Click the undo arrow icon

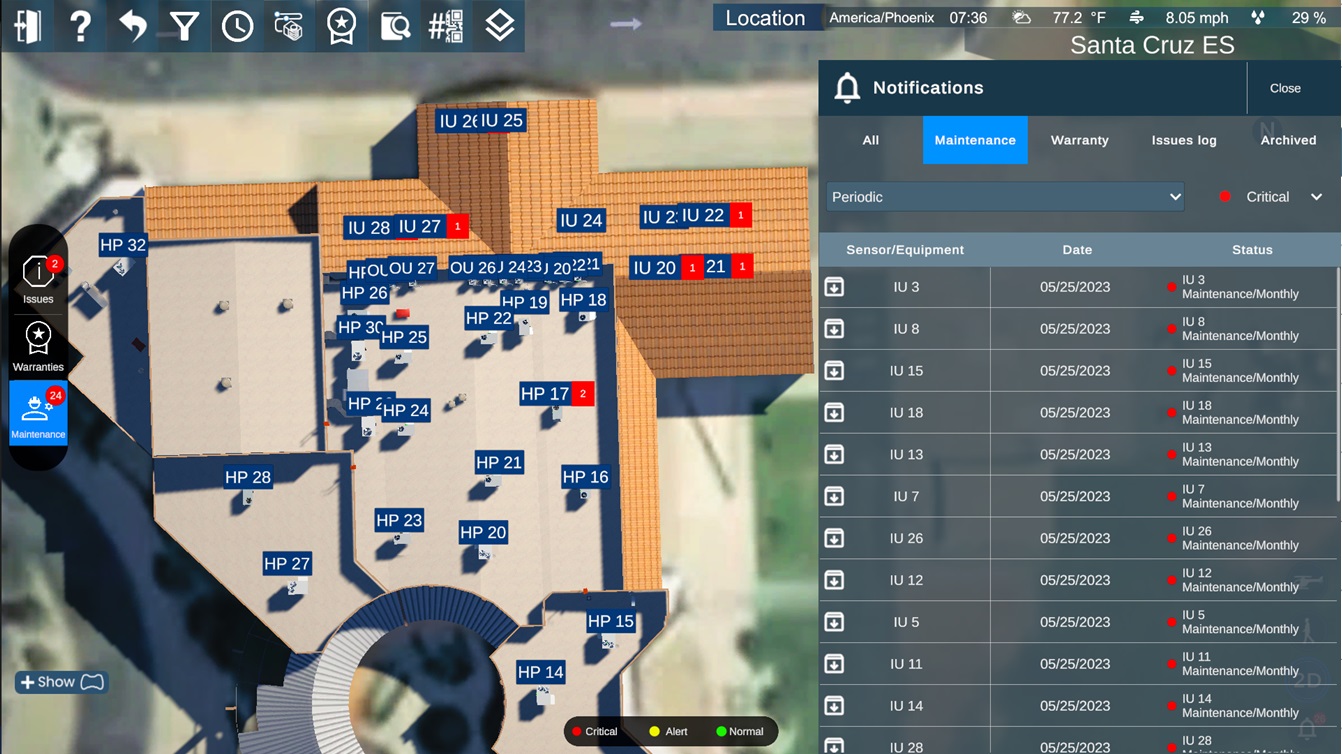tap(132, 26)
